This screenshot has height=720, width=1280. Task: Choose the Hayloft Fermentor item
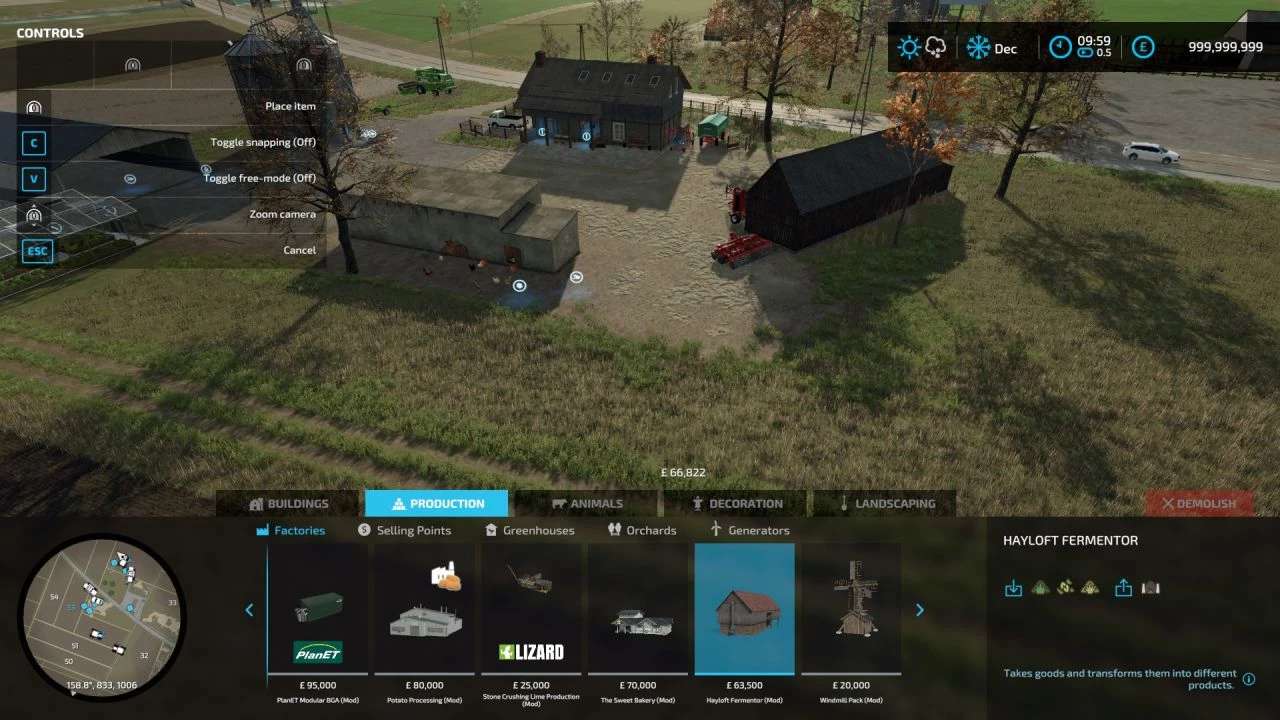745,610
